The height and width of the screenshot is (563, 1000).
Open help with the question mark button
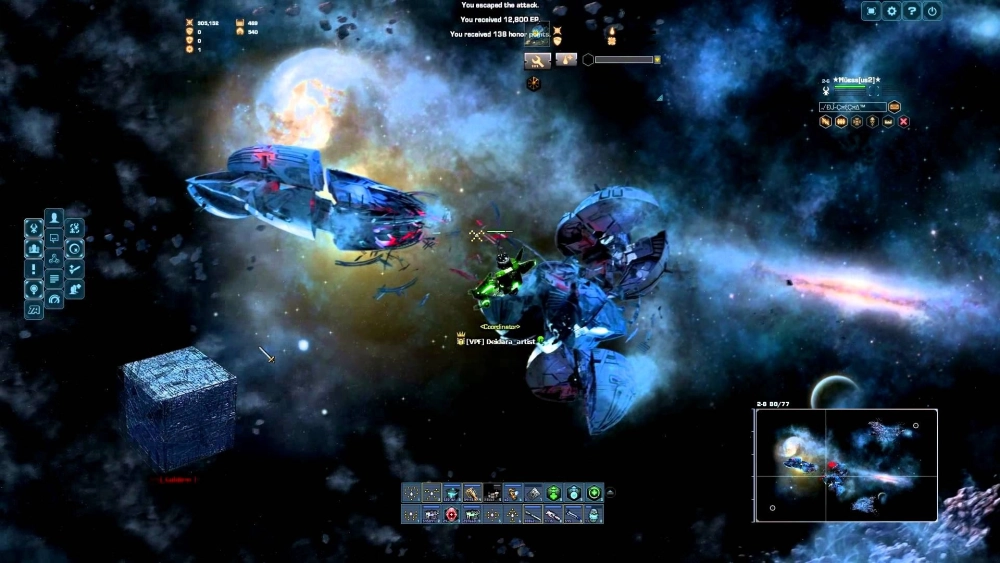click(911, 11)
